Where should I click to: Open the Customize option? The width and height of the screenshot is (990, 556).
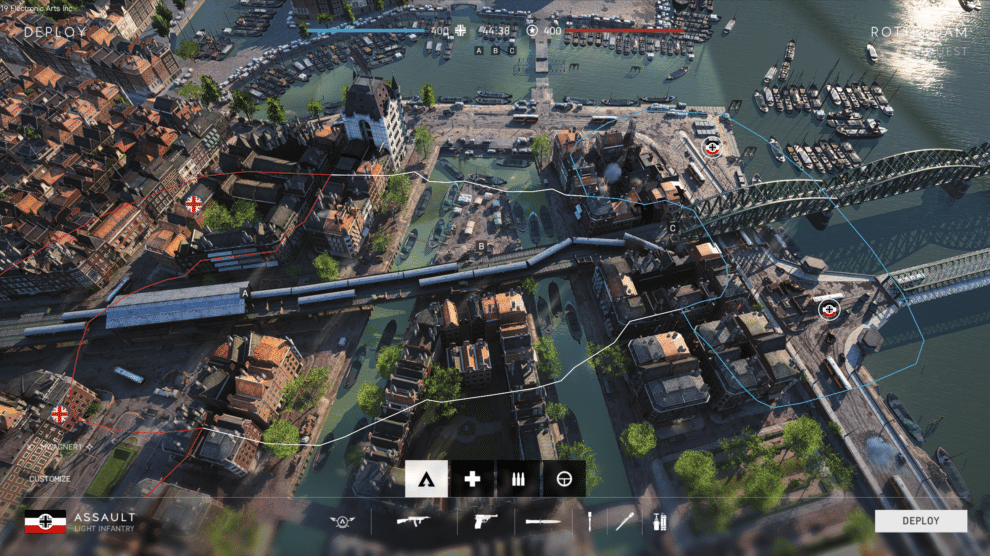coord(49,479)
